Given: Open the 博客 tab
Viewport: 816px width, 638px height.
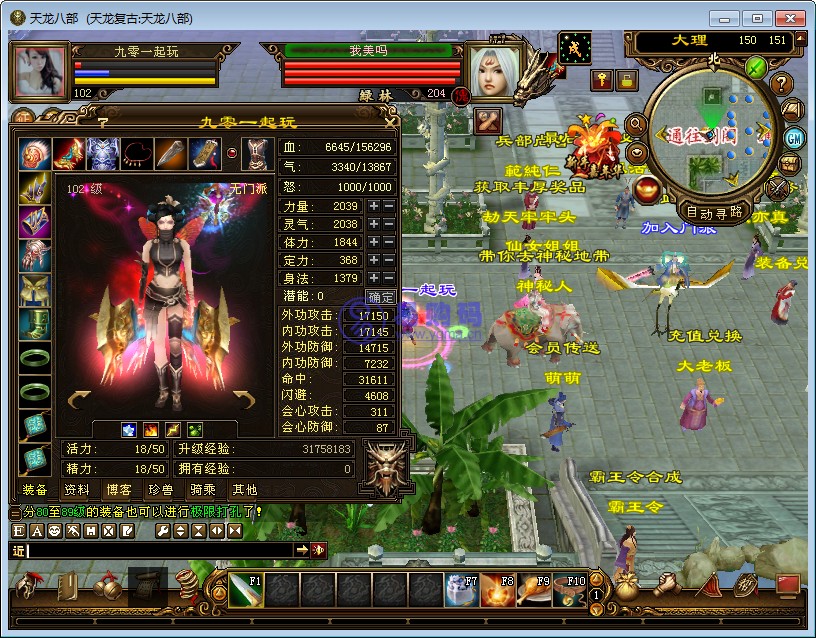Looking at the screenshot, I should pos(118,490).
